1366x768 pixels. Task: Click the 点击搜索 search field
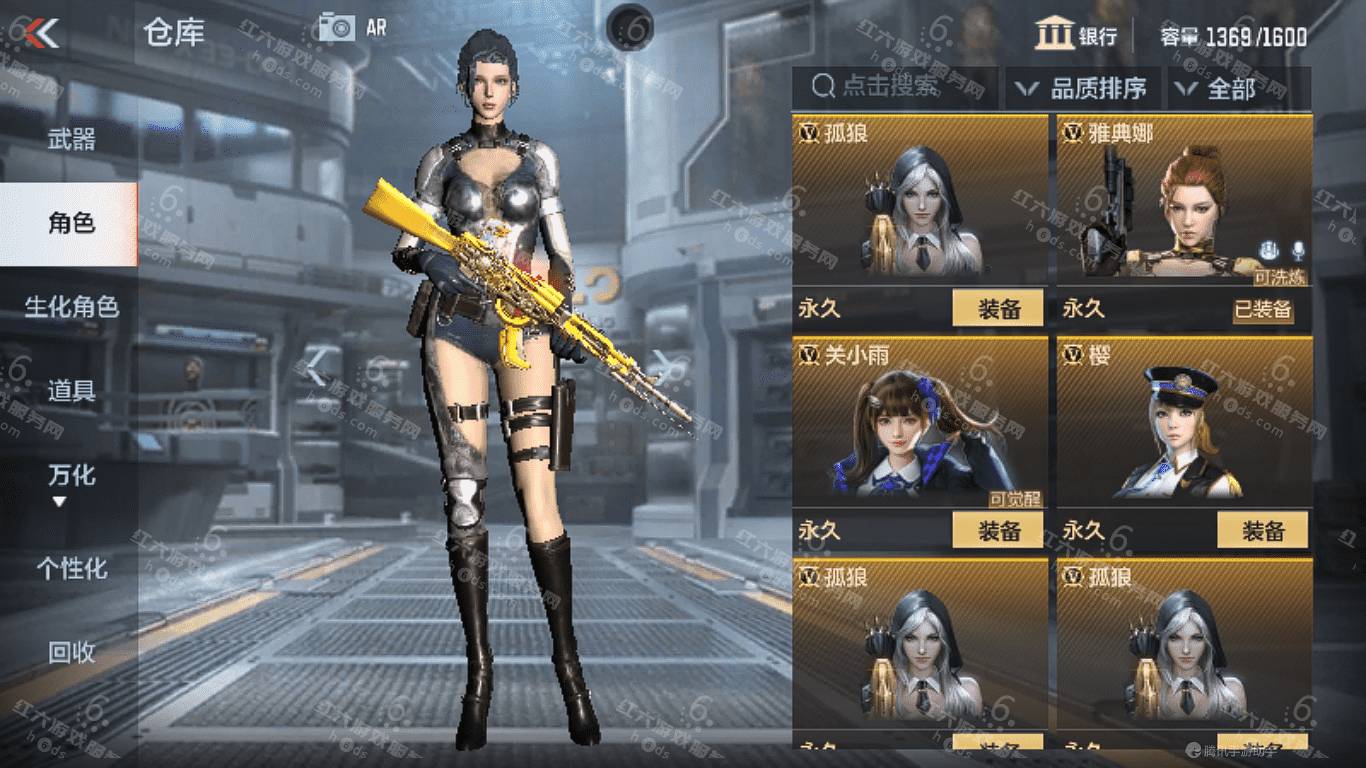click(893, 87)
